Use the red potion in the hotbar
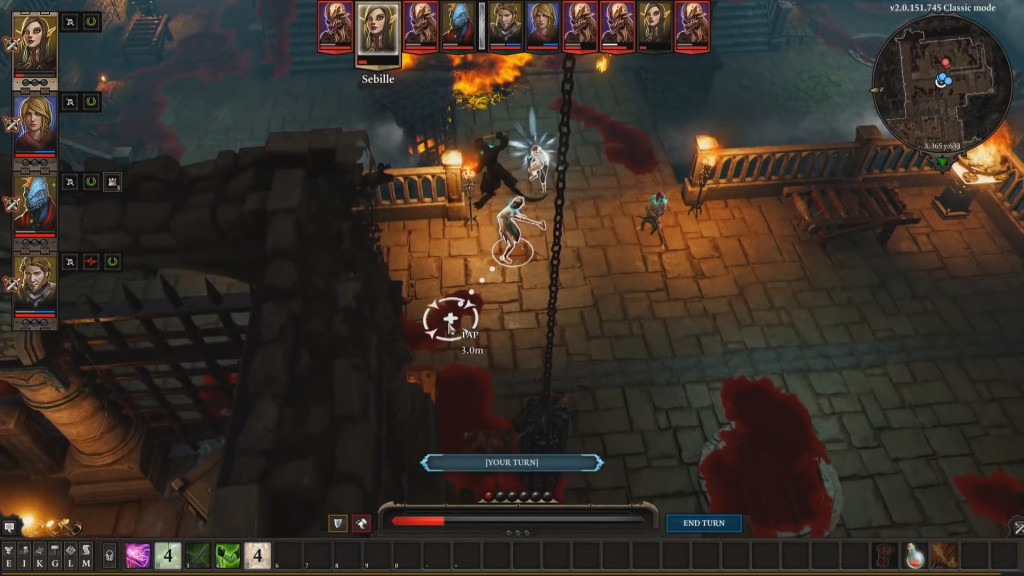The height and width of the screenshot is (576, 1024). coord(914,555)
